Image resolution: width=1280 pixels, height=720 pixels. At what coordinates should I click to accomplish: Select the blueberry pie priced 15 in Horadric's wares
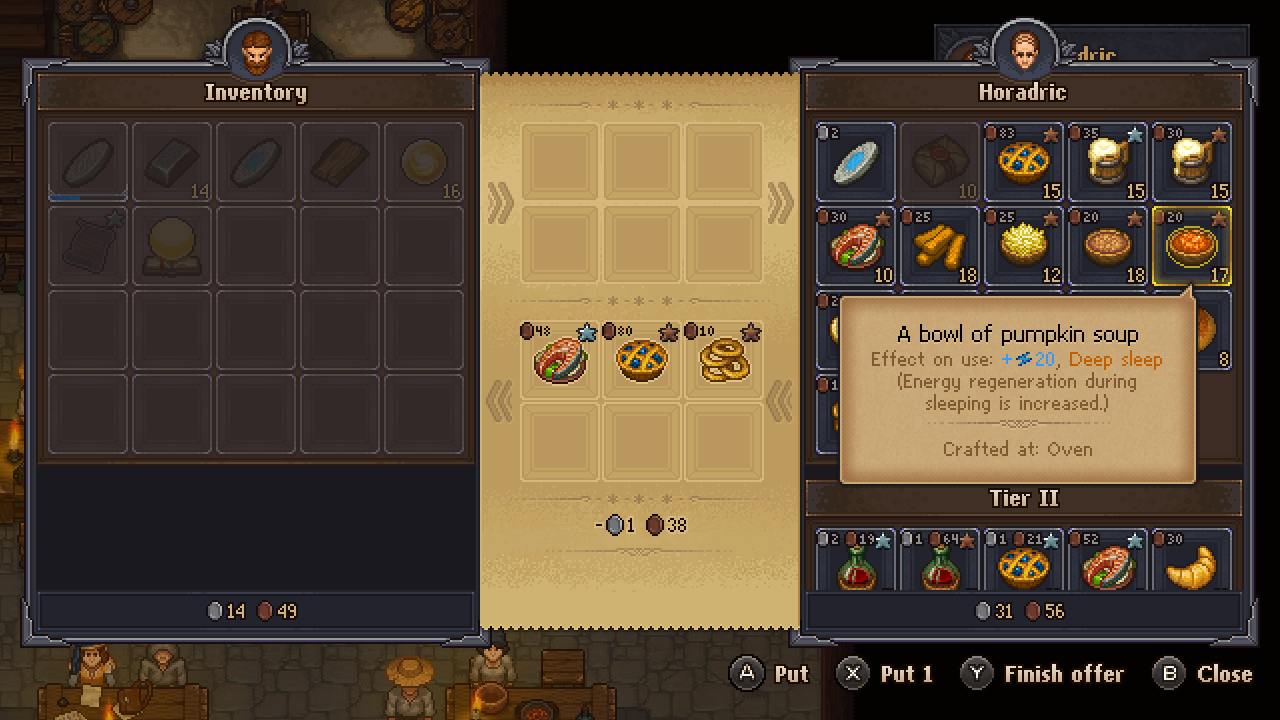[x=1024, y=163]
